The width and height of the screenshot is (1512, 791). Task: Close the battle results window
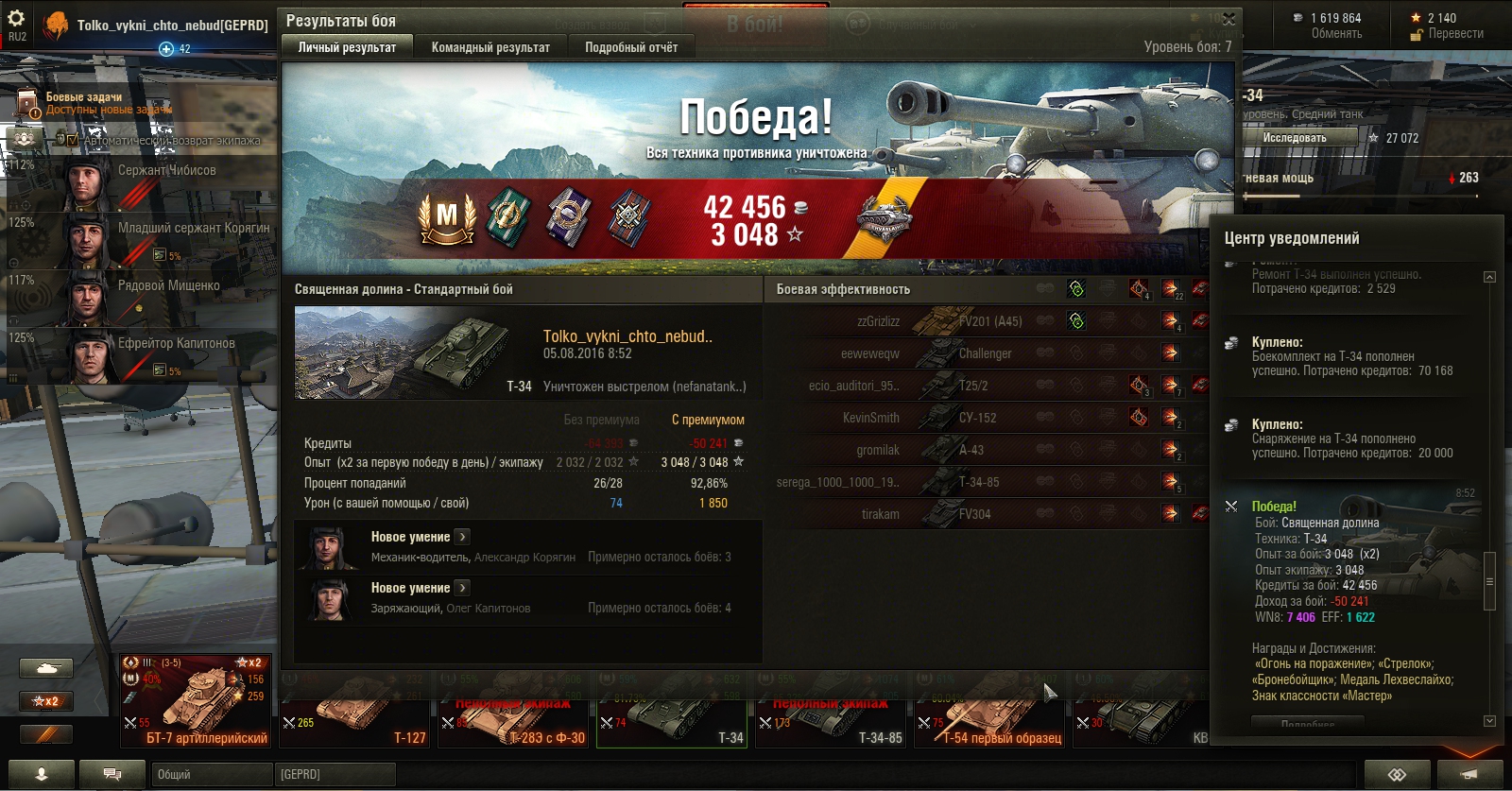(x=1228, y=19)
